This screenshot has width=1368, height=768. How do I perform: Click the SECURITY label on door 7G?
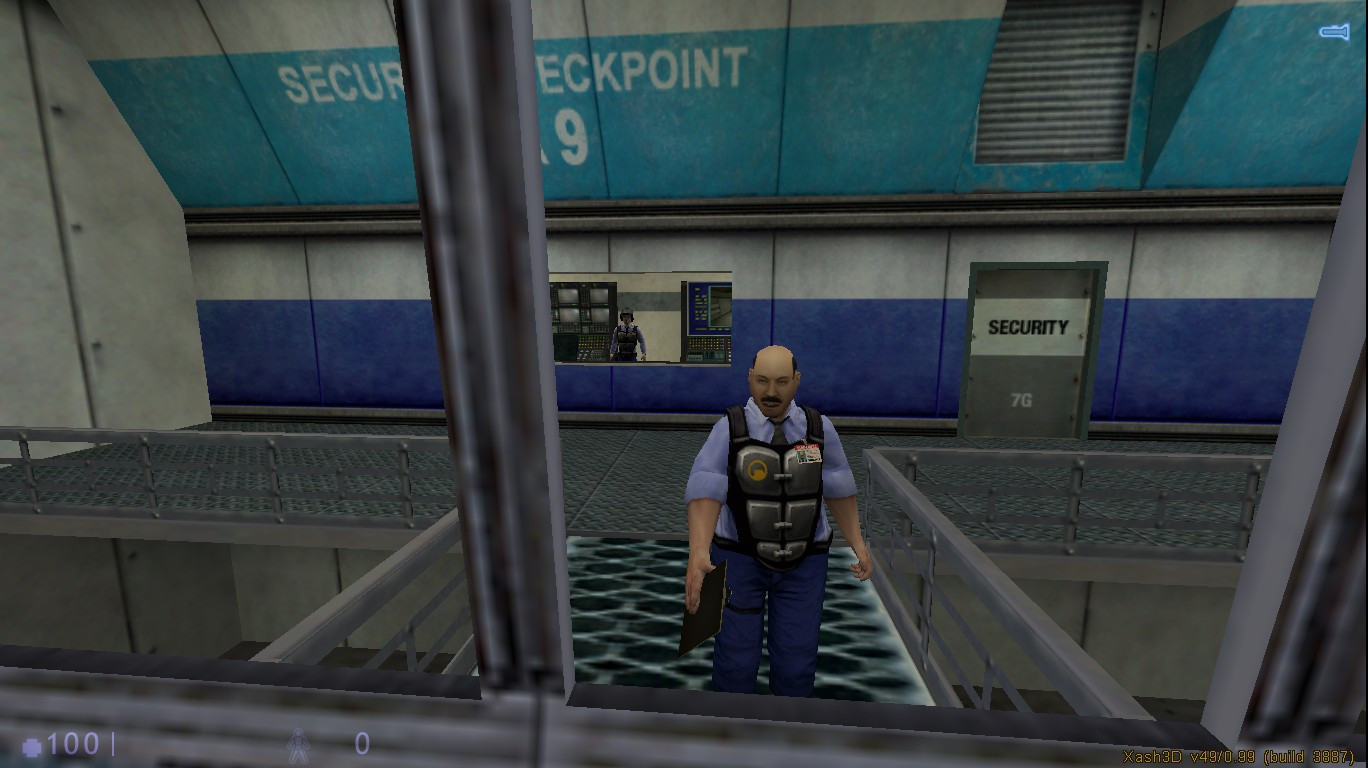click(1027, 326)
